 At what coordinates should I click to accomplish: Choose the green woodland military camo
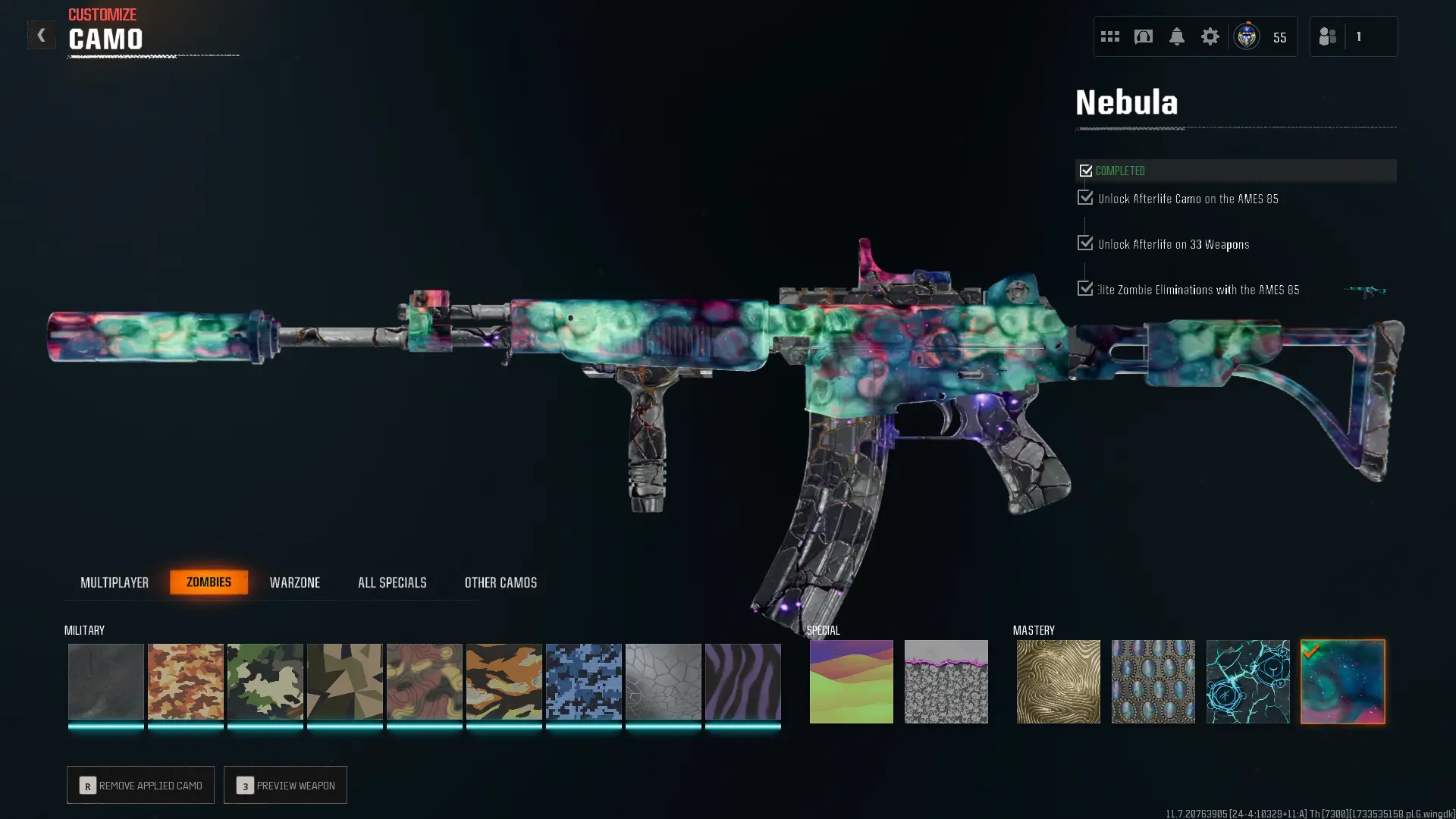265,682
